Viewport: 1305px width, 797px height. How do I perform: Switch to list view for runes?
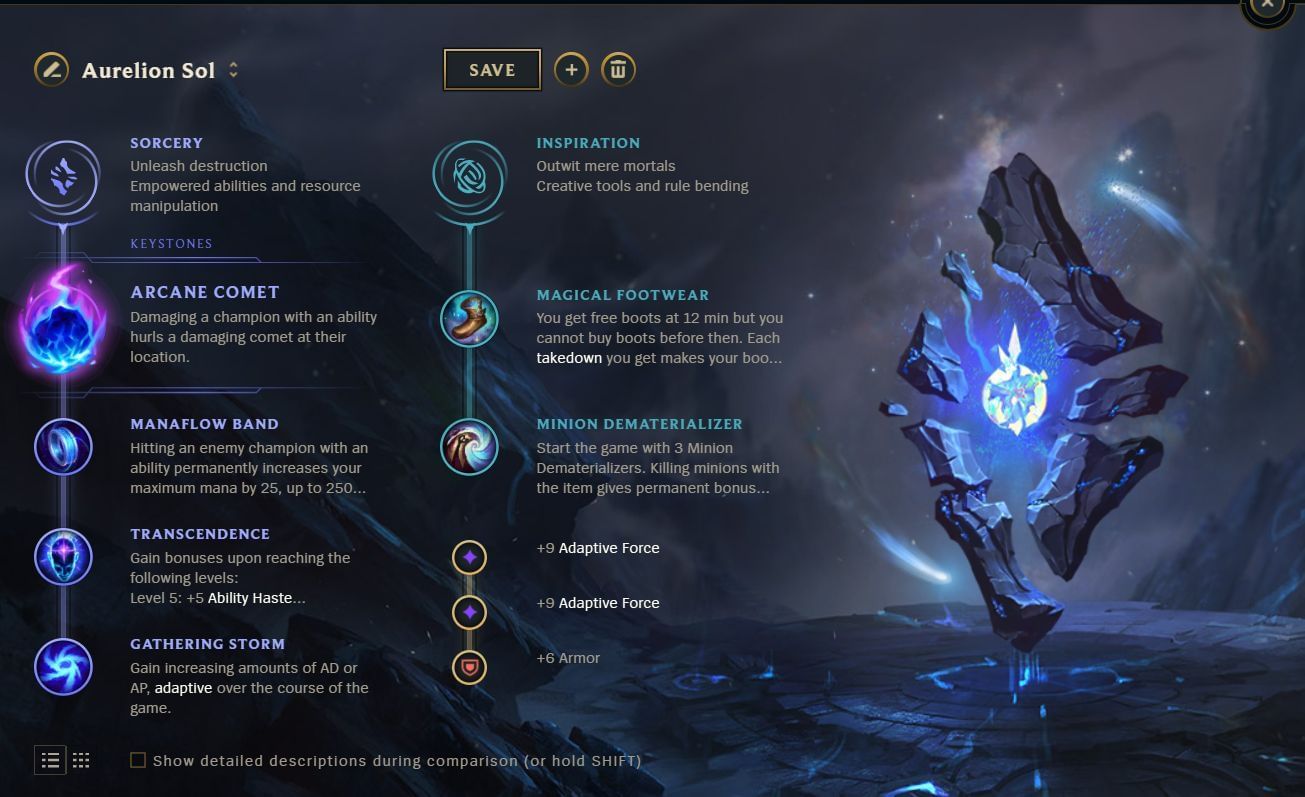(x=50, y=760)
